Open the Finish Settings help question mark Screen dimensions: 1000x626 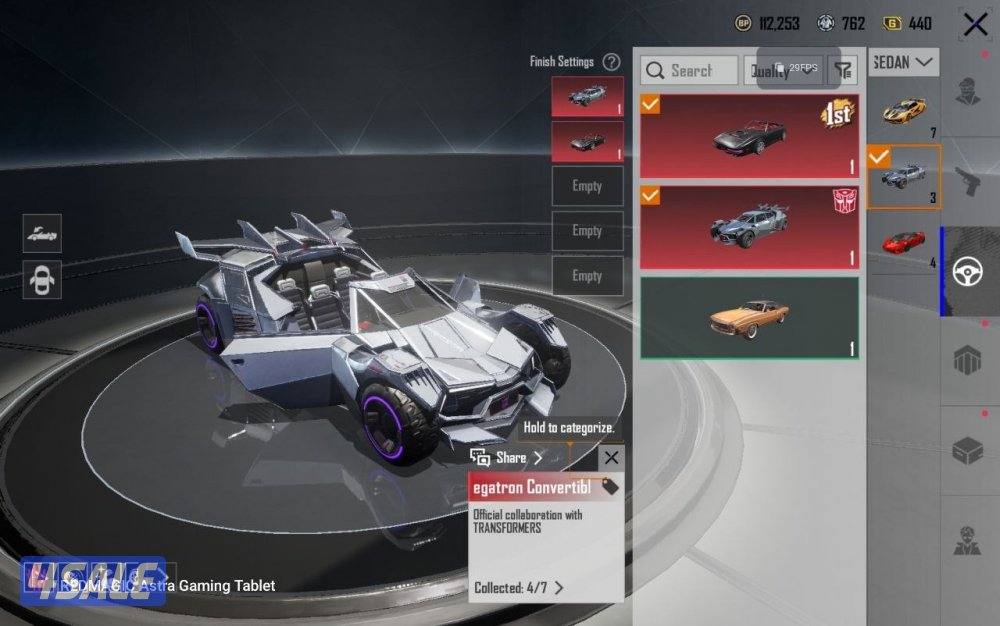(x=611, y=62)
